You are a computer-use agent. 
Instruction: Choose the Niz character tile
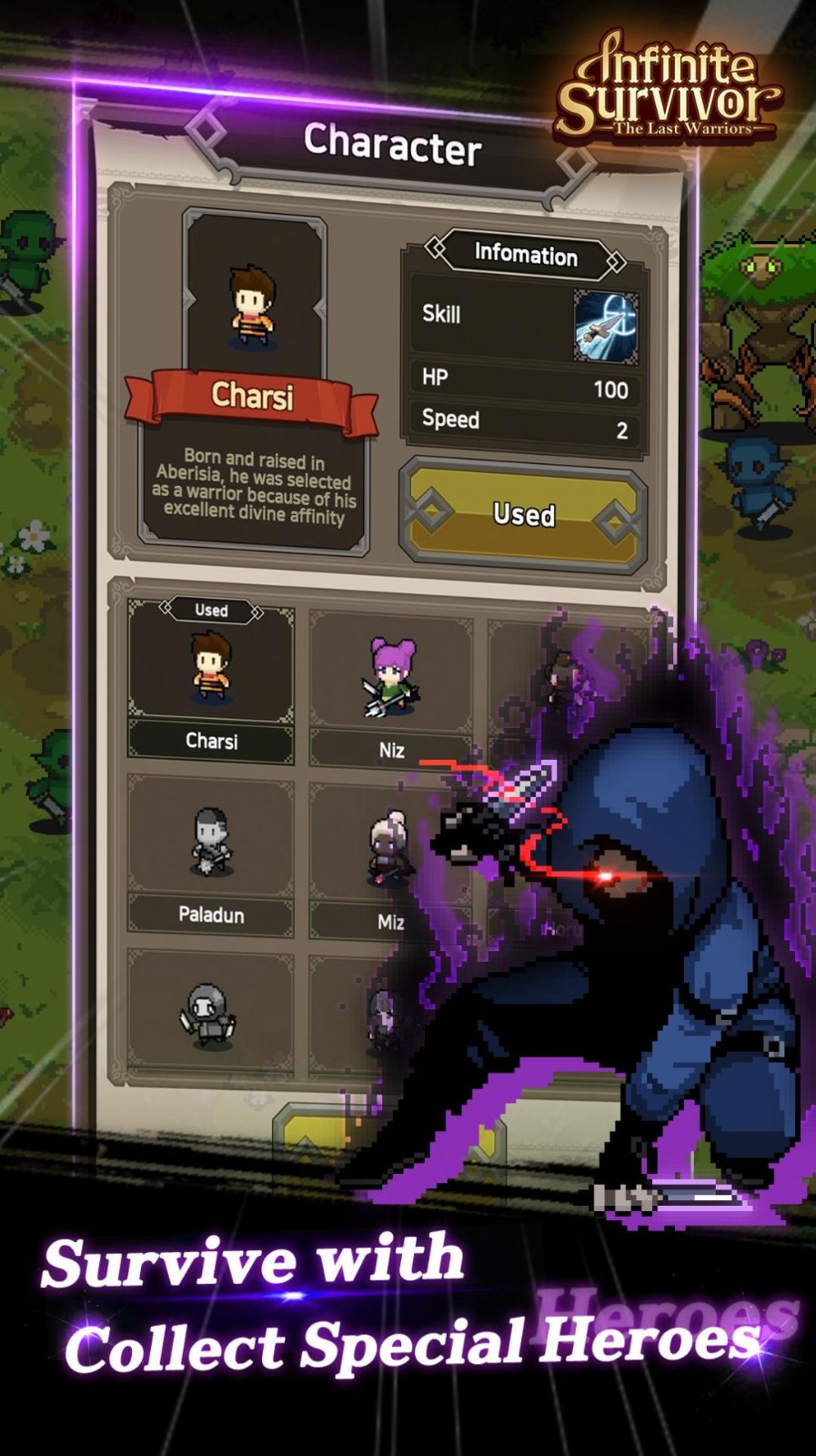pyautogui.click(x=391, y=689)
